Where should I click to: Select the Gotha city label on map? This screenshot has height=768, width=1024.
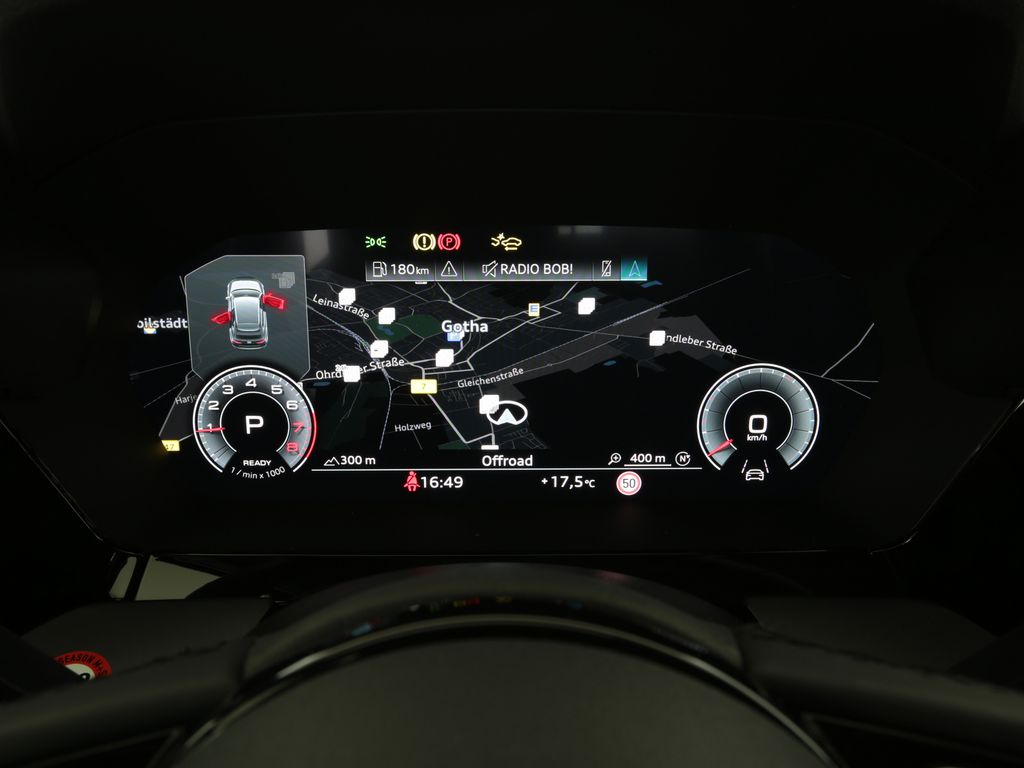(x=465, y=326)
